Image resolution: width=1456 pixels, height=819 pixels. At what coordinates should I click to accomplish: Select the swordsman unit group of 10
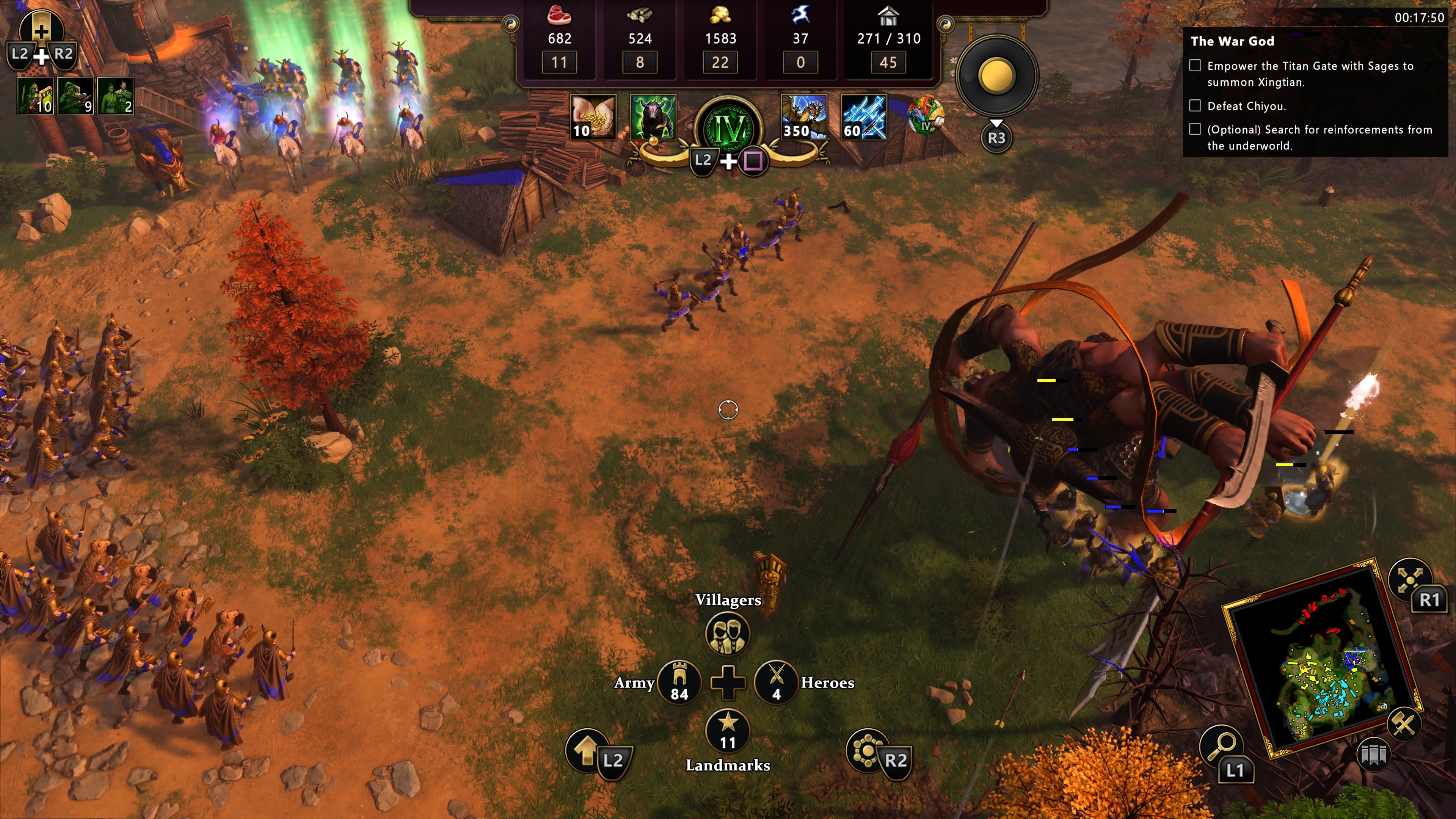(x=35, y=96)
